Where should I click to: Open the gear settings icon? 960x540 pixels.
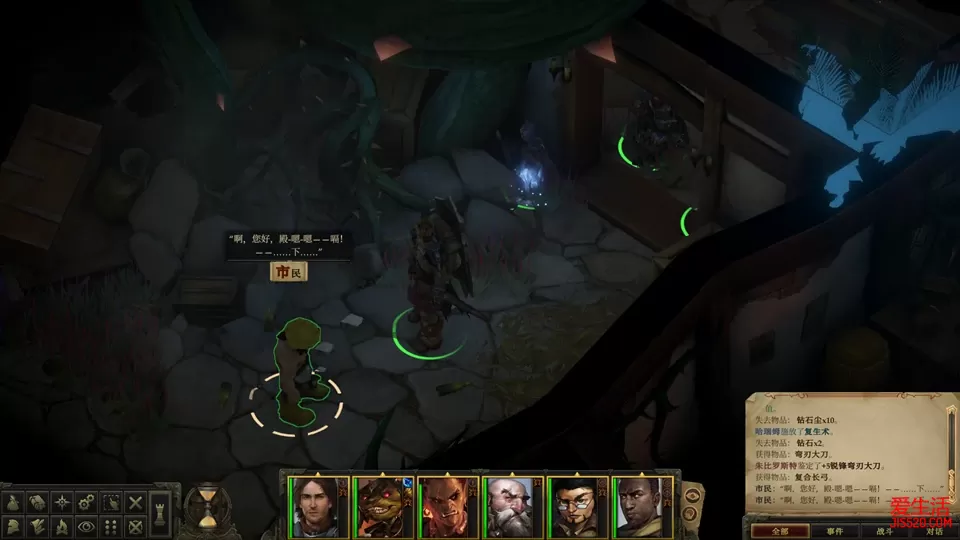[x=87, y=501]
